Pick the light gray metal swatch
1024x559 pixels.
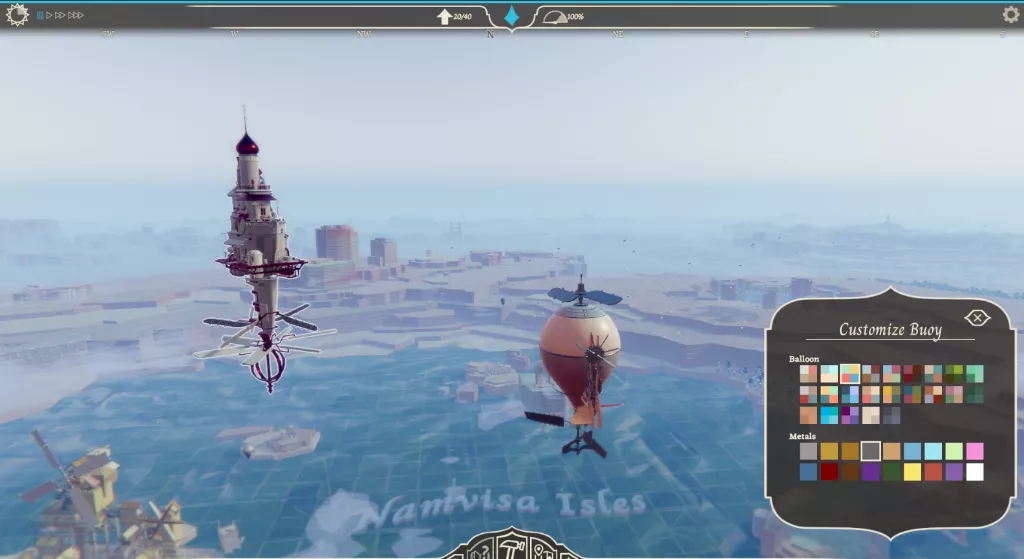click(808, 451)
